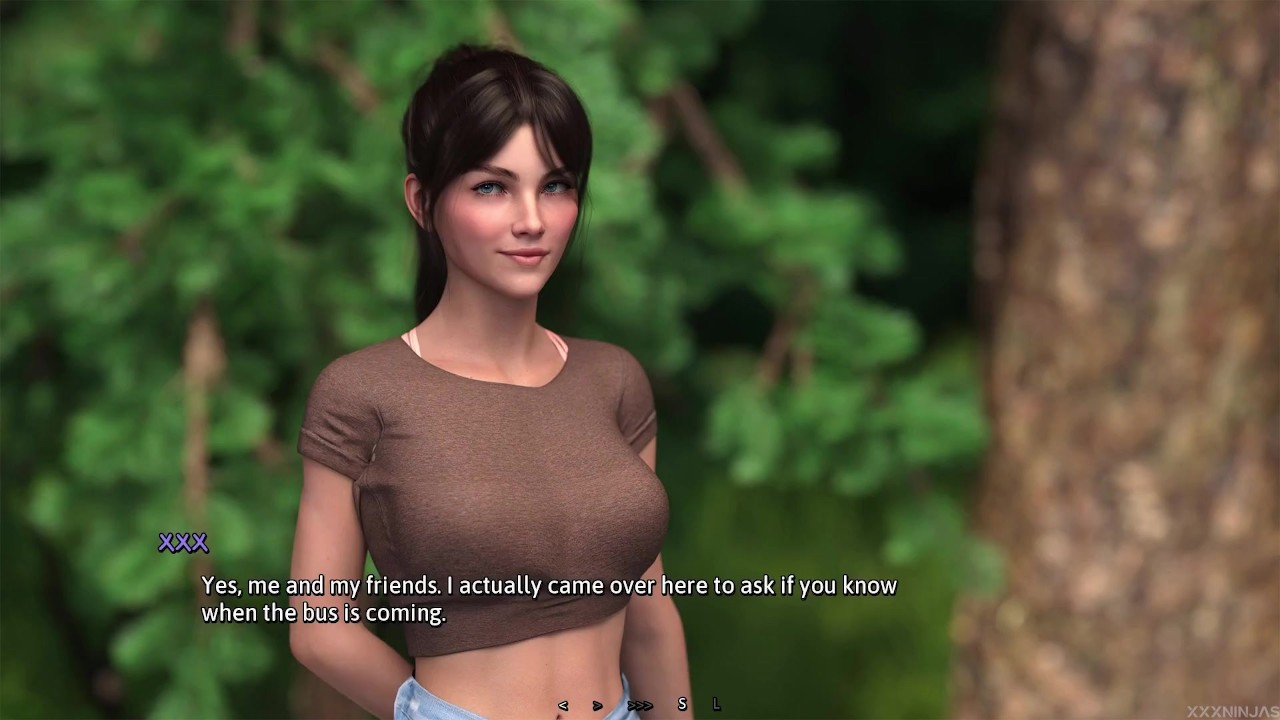This screenshot has width=1280, height=720.
Task: Open the load menu via "L"
Action: 716,704
